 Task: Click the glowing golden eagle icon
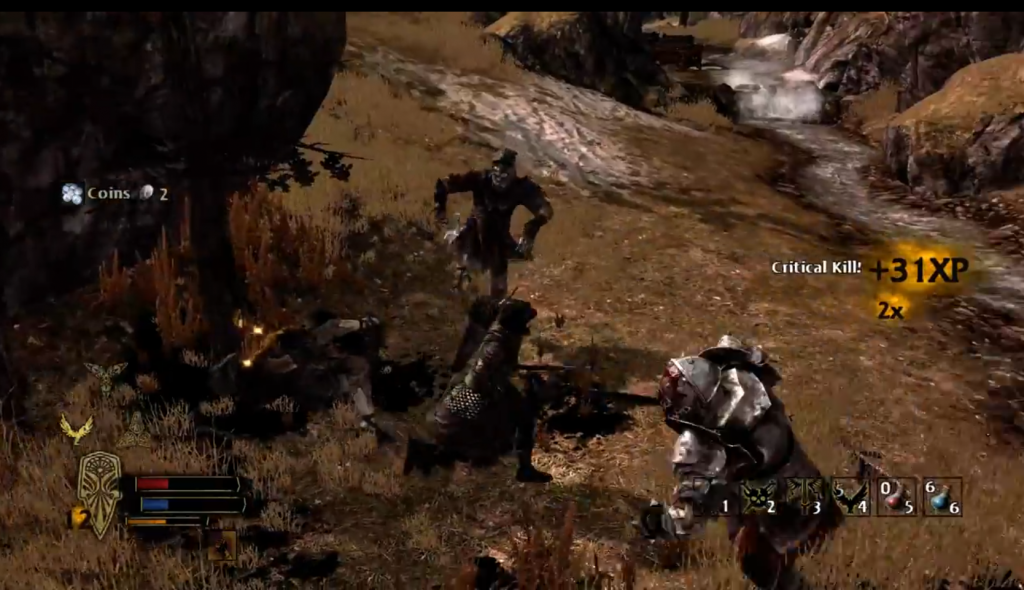[76, 429]
